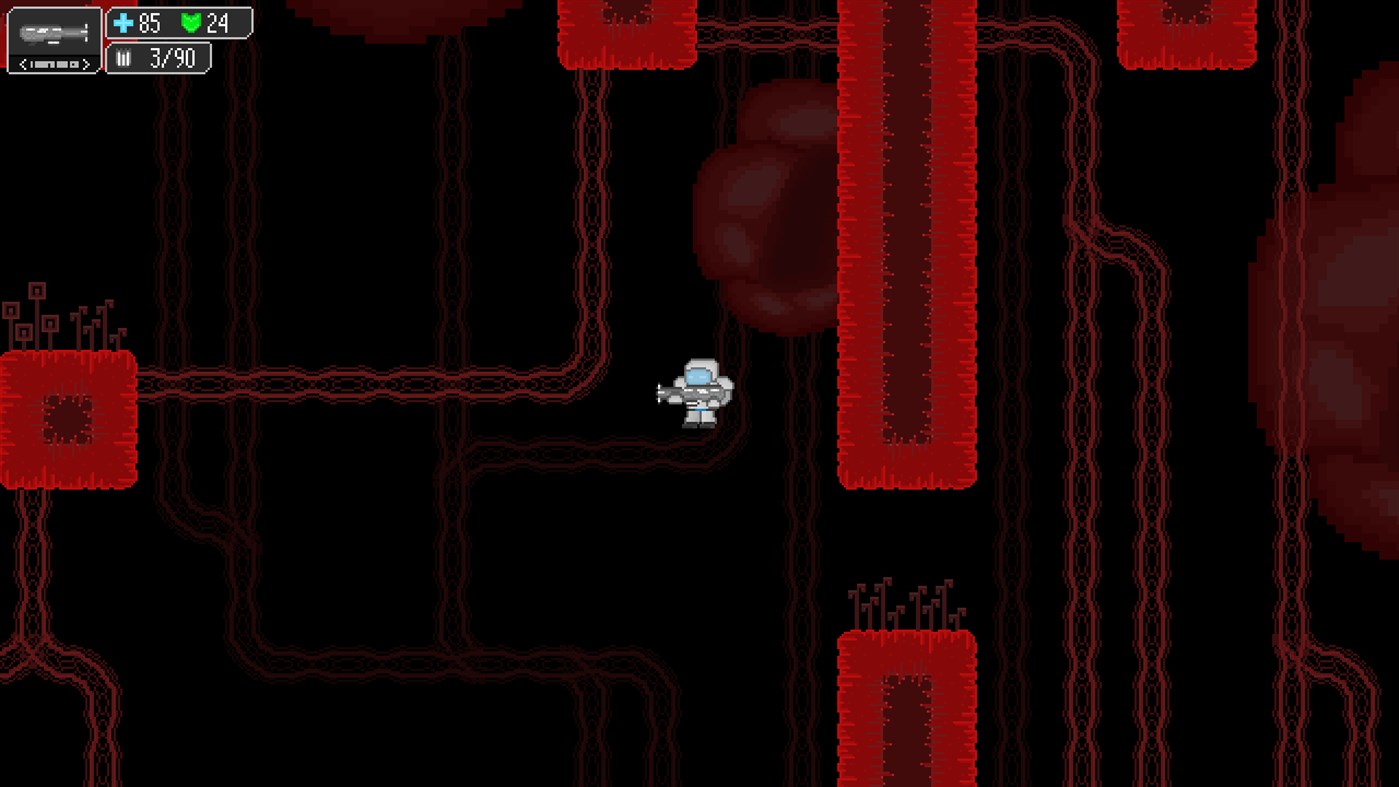Click the second weapon slot indicator
This screenshot has height=787, width=1399.
[45, 64]
